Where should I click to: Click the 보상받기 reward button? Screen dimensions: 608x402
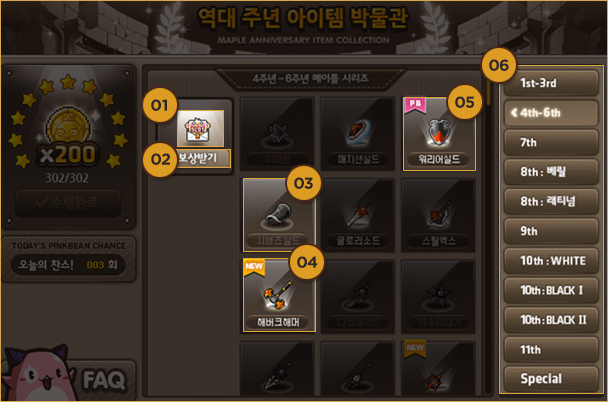[201, 157]
